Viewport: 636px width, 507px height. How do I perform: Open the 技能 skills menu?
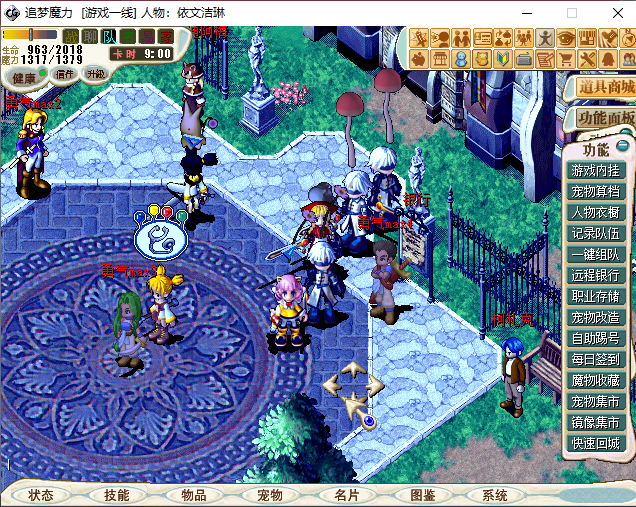coord(117,495)
